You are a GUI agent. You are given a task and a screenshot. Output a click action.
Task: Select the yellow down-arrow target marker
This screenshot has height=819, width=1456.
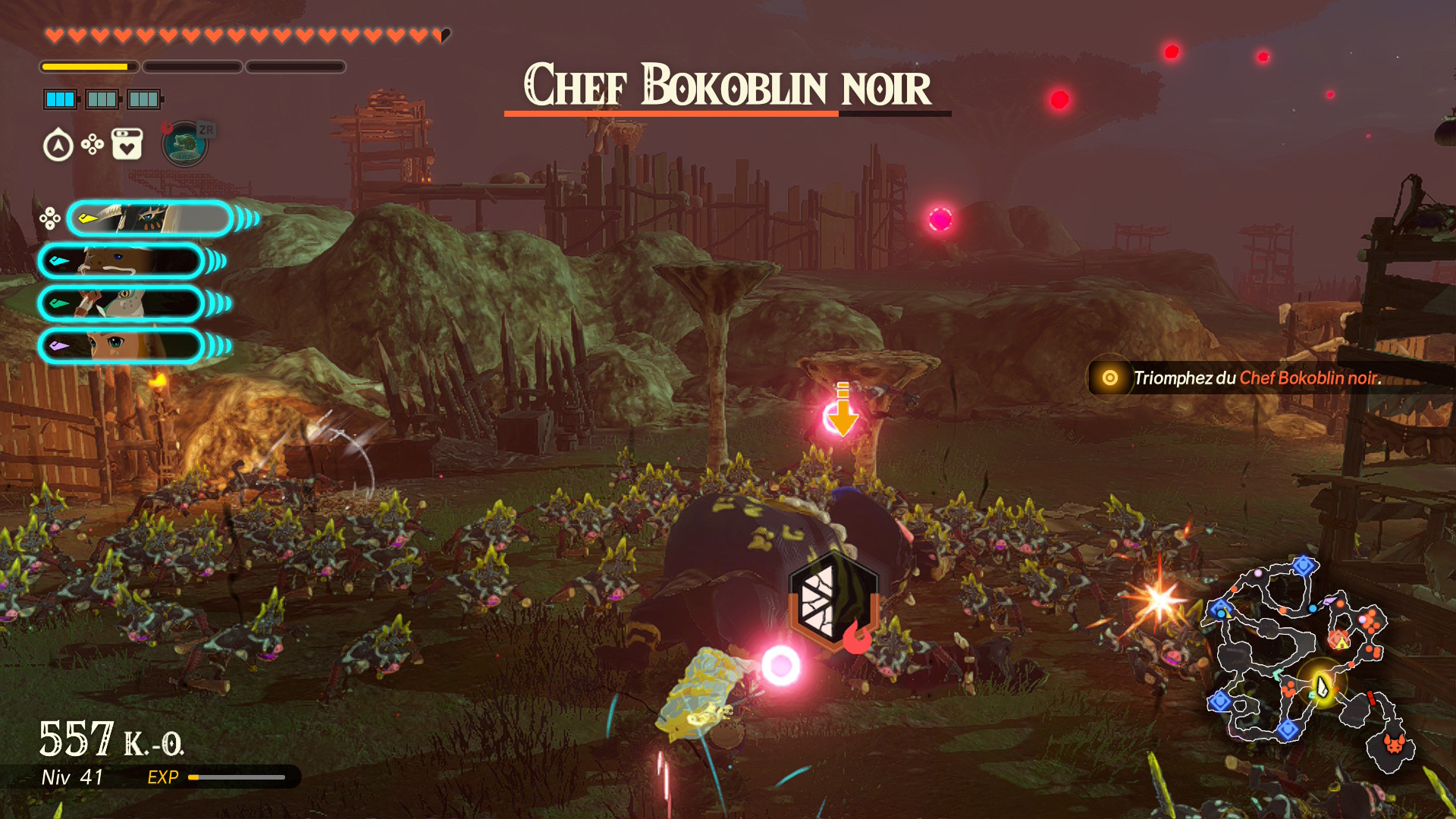pos(843,410)
